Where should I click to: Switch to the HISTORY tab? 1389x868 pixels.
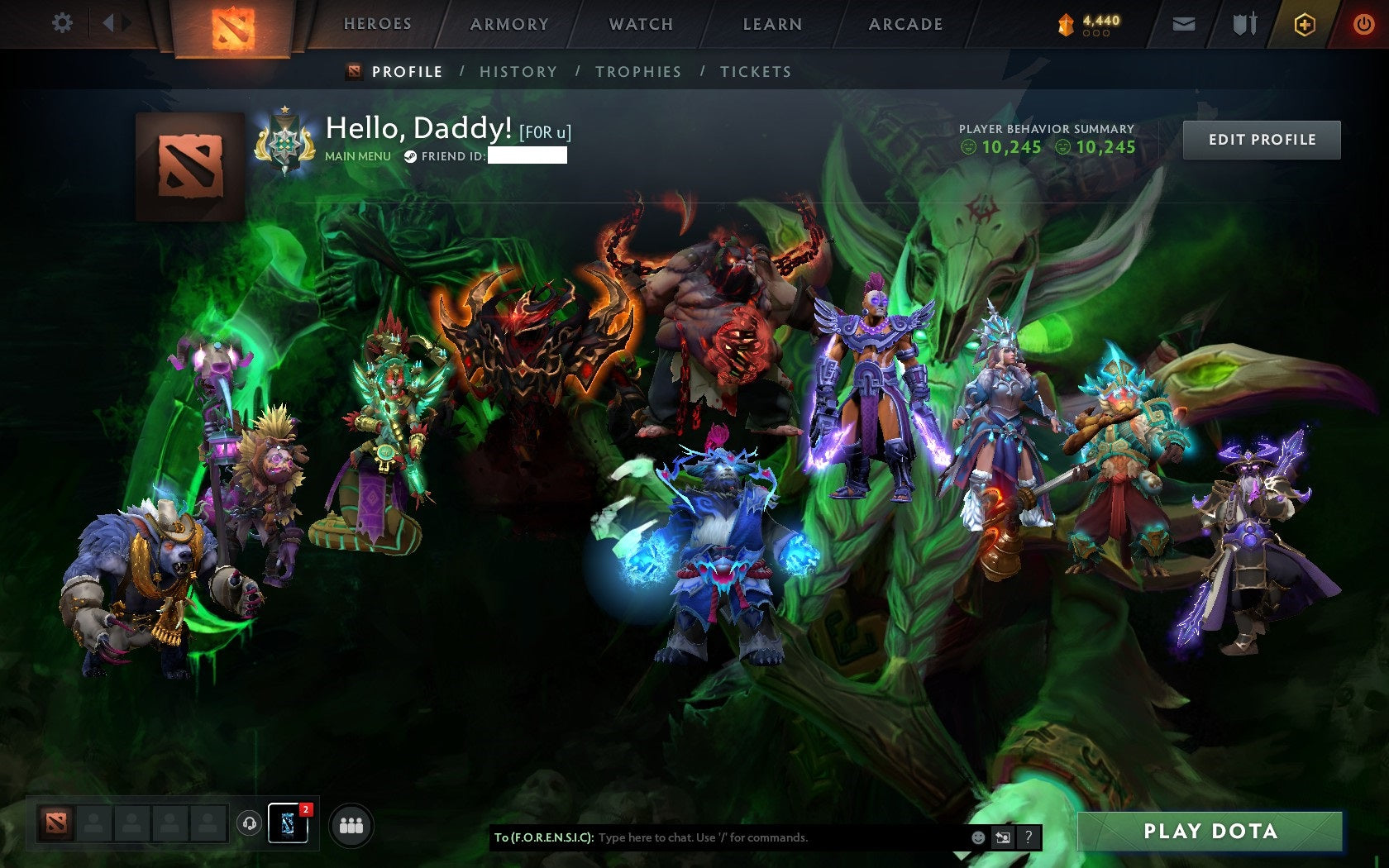[518, 72]
